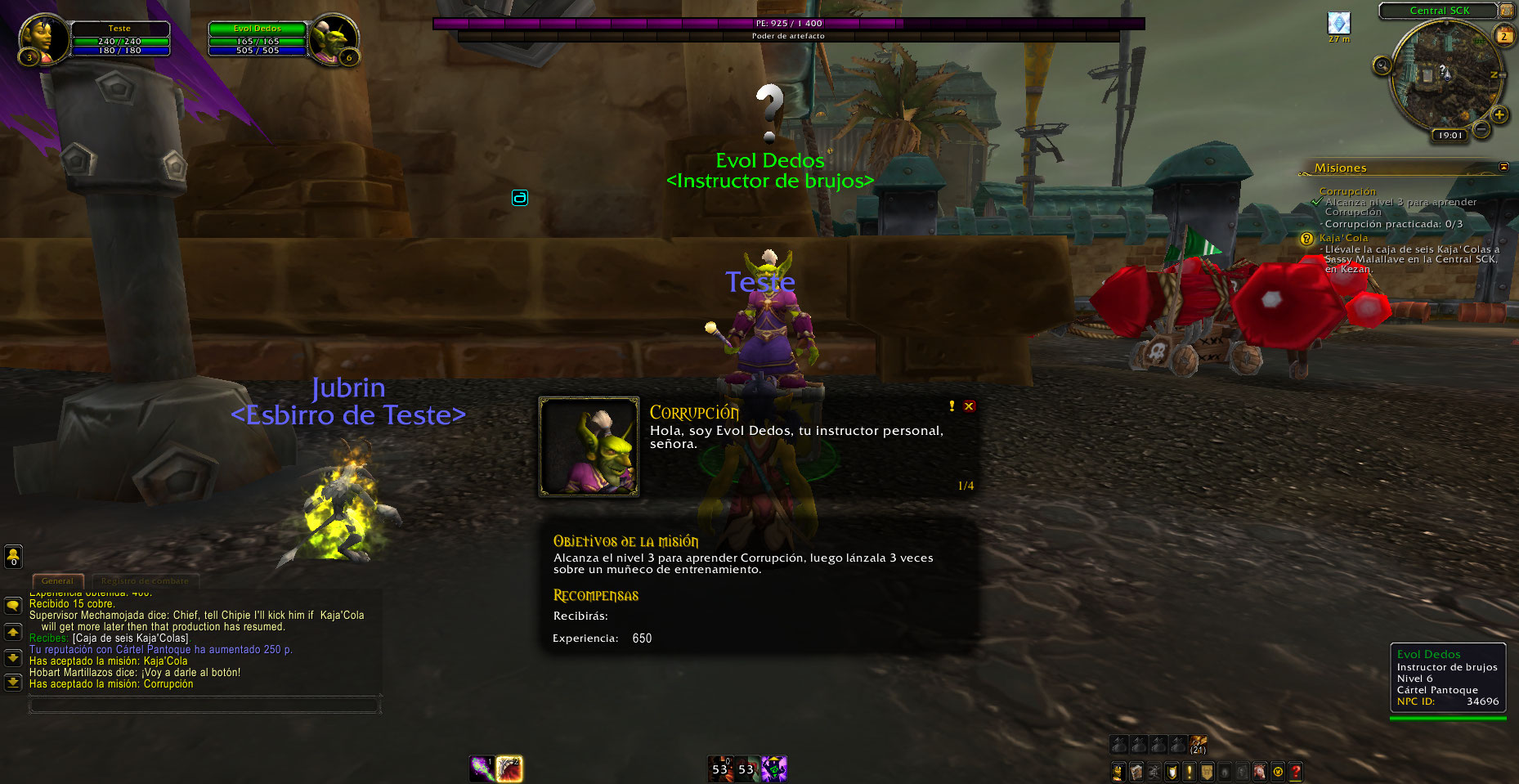Open the calendar showing day 2
1519x784 pixels.
tap(1503, 36)
